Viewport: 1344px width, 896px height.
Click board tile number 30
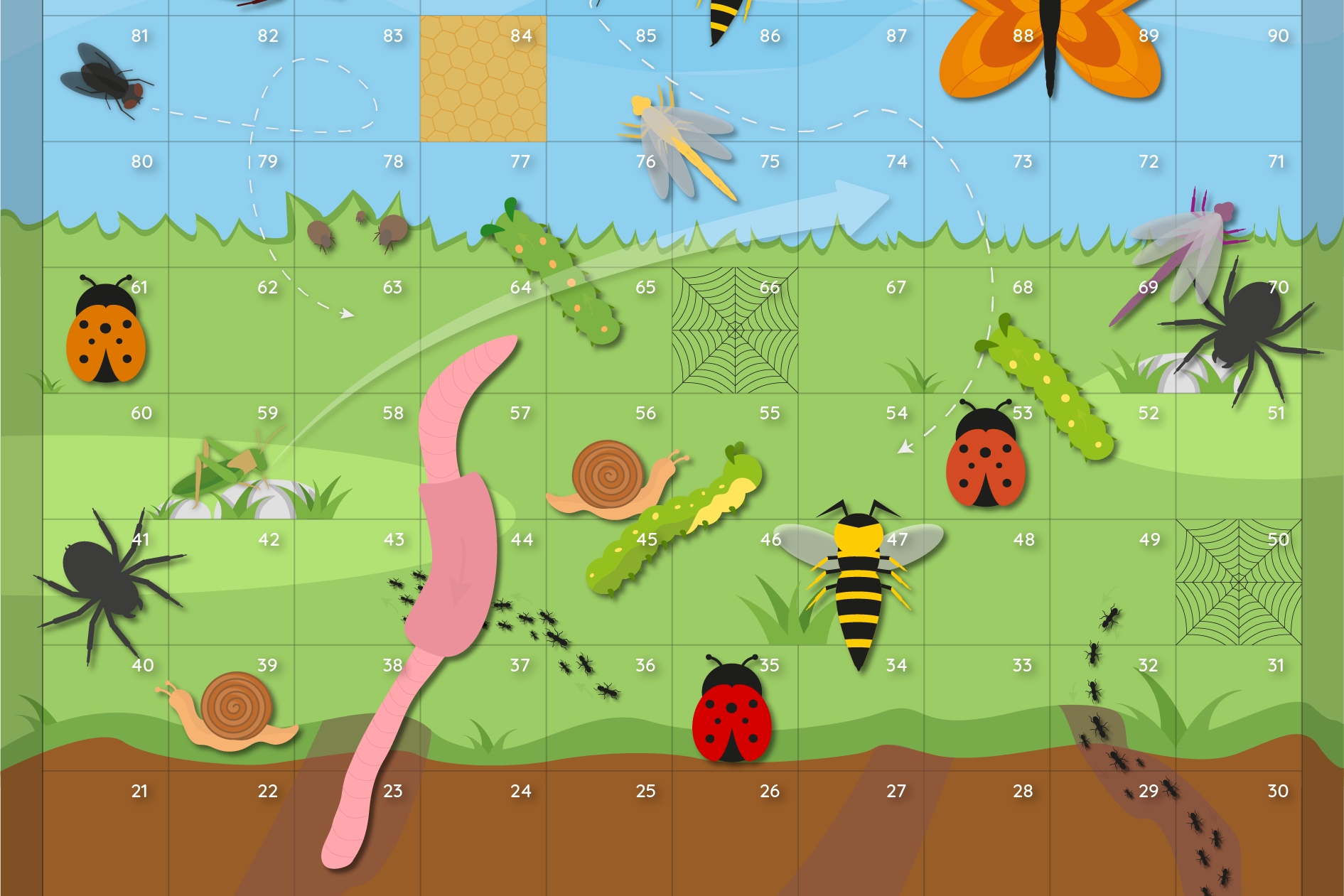[1239, 833]
